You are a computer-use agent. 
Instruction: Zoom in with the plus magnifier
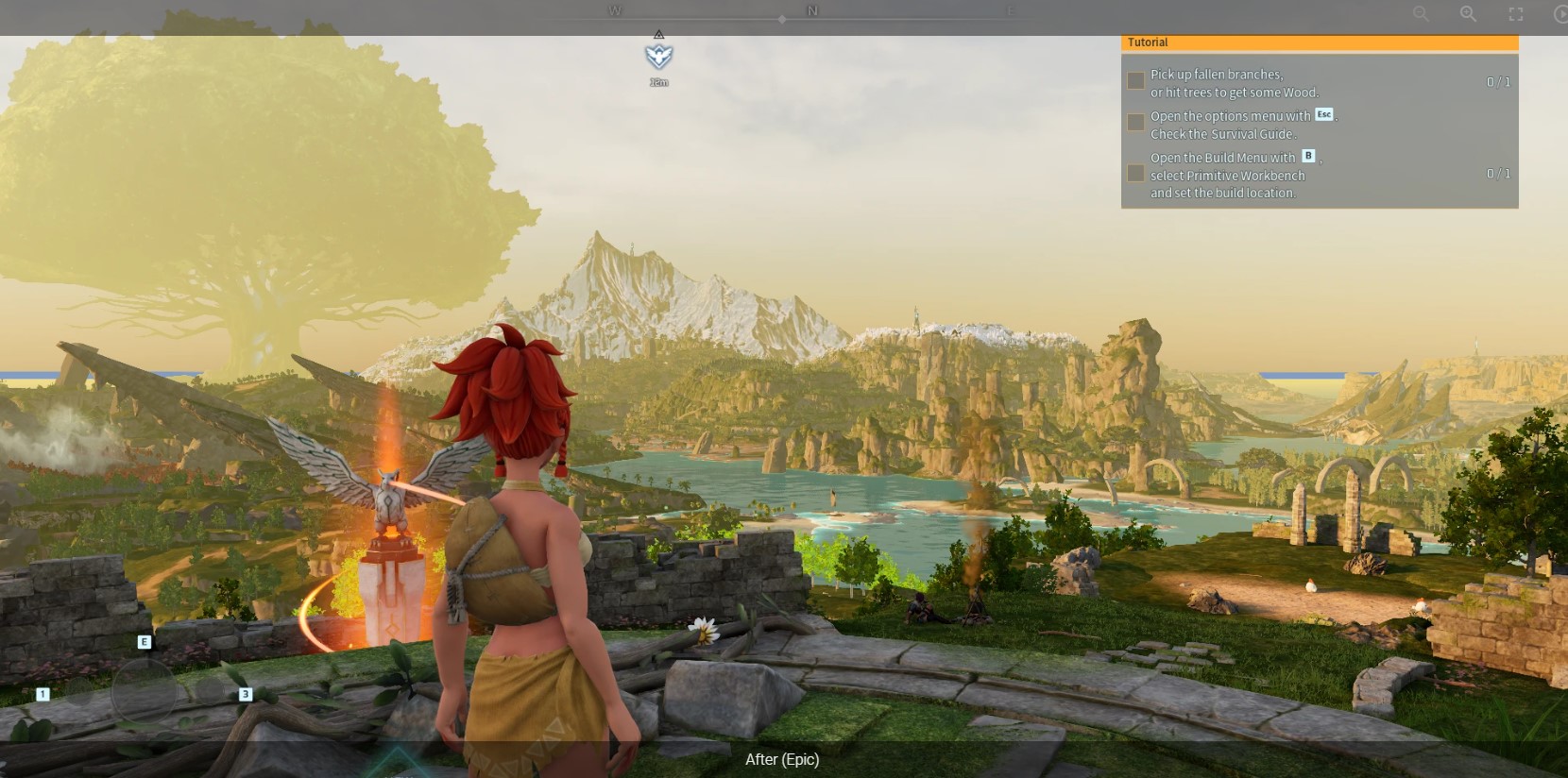tap(1468, 14)
